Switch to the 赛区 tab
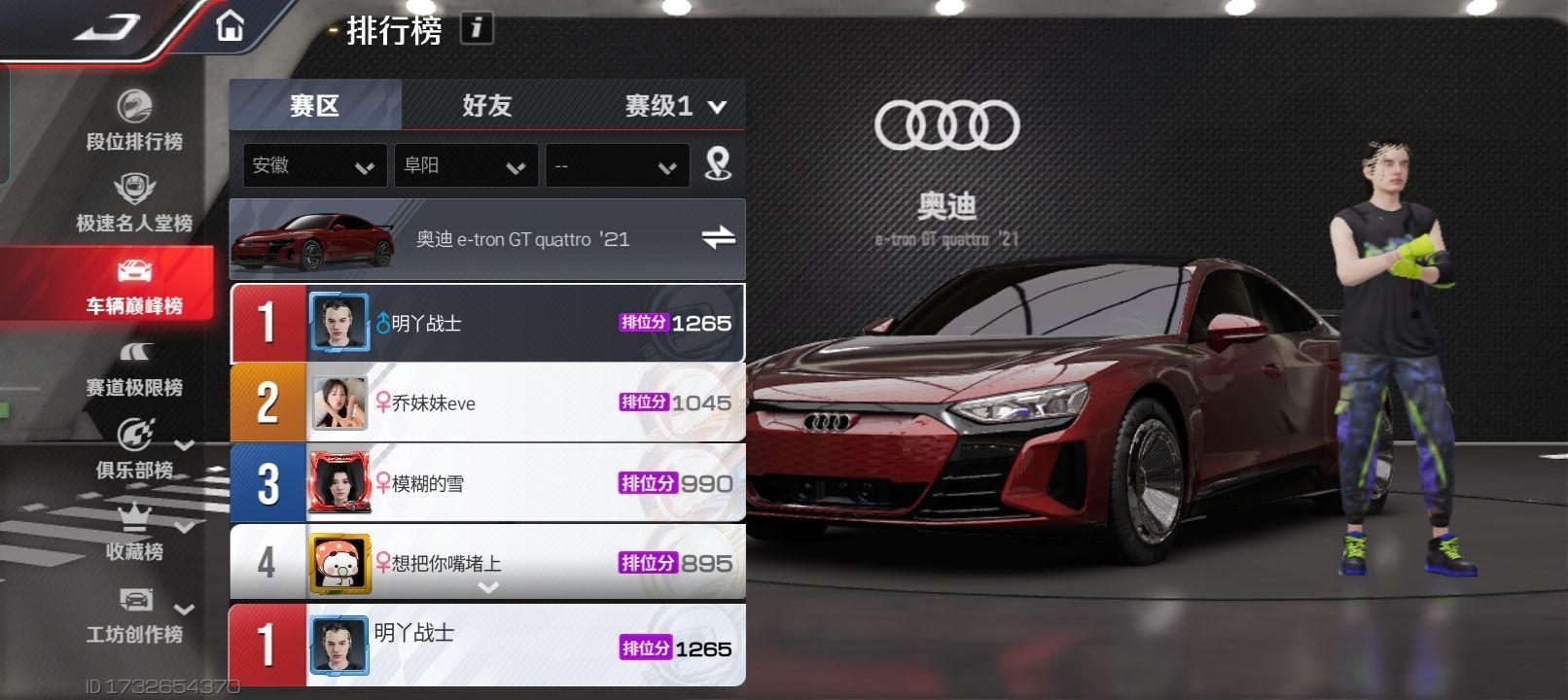This screenshot has width=1568, height=700. [314, 105]
